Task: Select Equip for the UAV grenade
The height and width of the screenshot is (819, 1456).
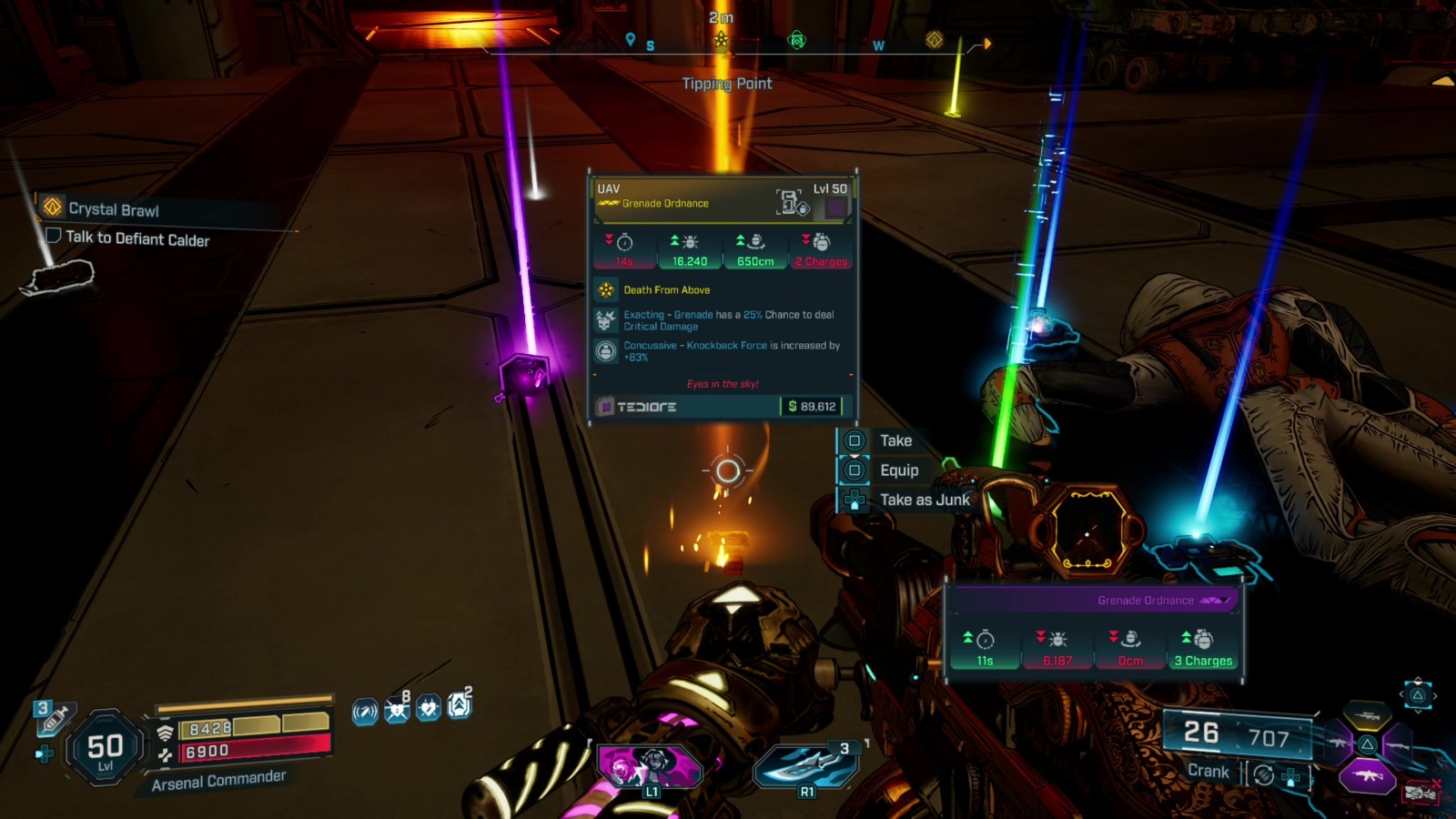Action: pos(898,470)
